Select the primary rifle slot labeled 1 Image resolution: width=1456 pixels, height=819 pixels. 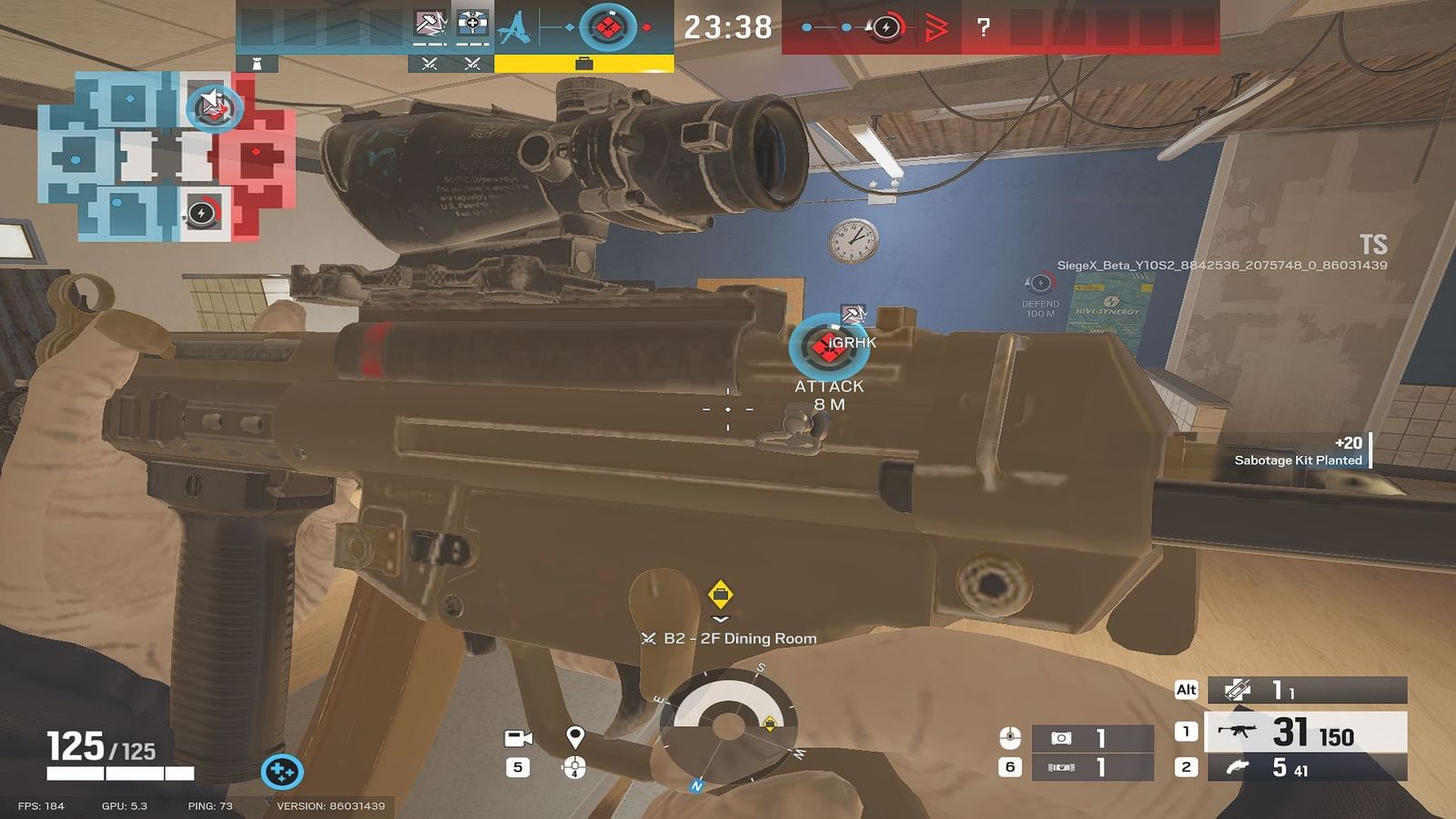(x=1265, y=731)
